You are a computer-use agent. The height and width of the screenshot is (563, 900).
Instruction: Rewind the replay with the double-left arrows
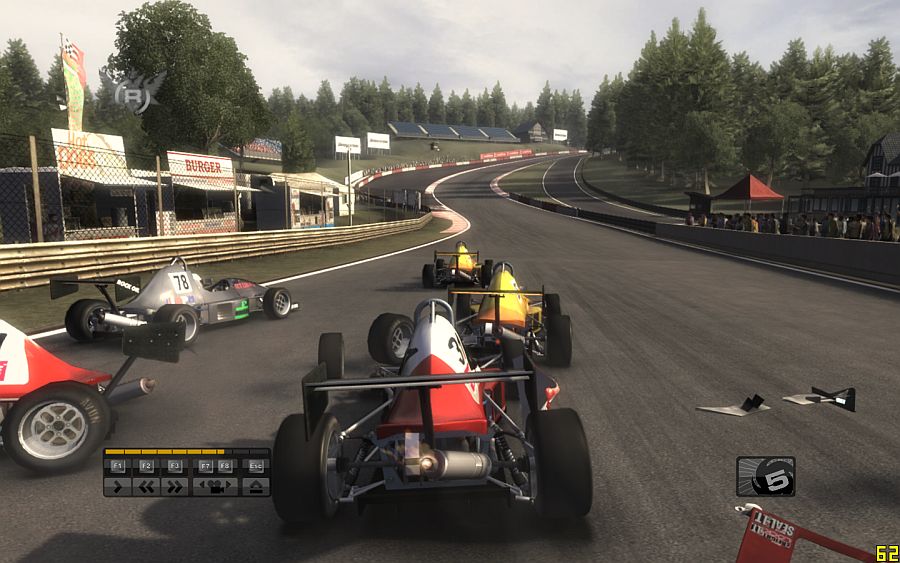point(146,487)
